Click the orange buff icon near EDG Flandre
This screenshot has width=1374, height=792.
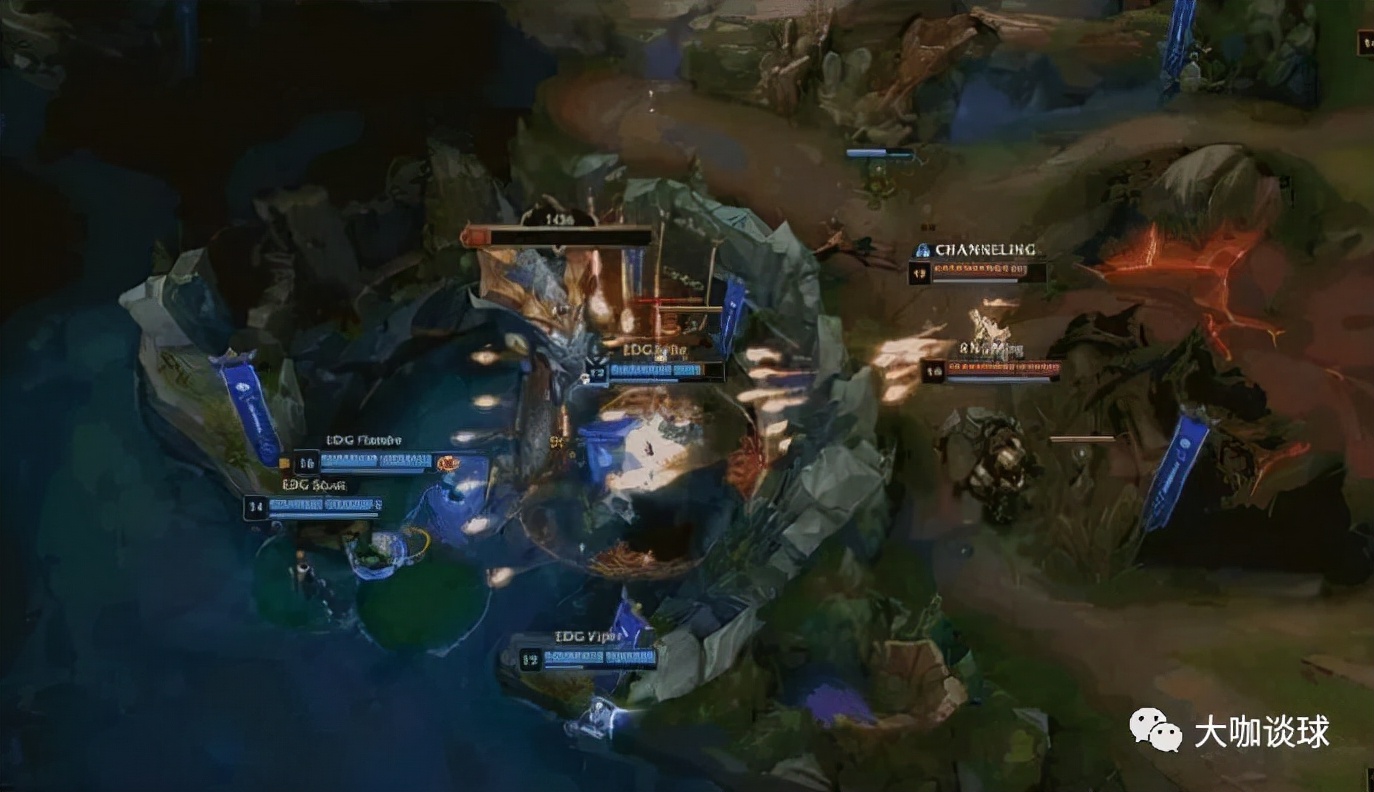click(447, 464)
